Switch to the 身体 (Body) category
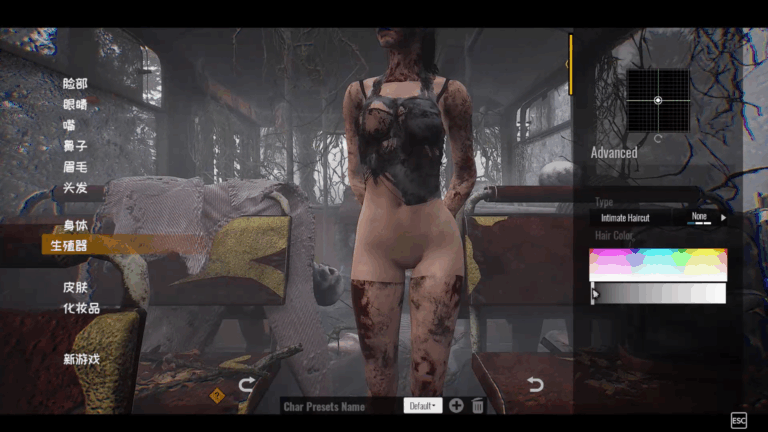Screen dimensions: 768x432 coord(75,225)
